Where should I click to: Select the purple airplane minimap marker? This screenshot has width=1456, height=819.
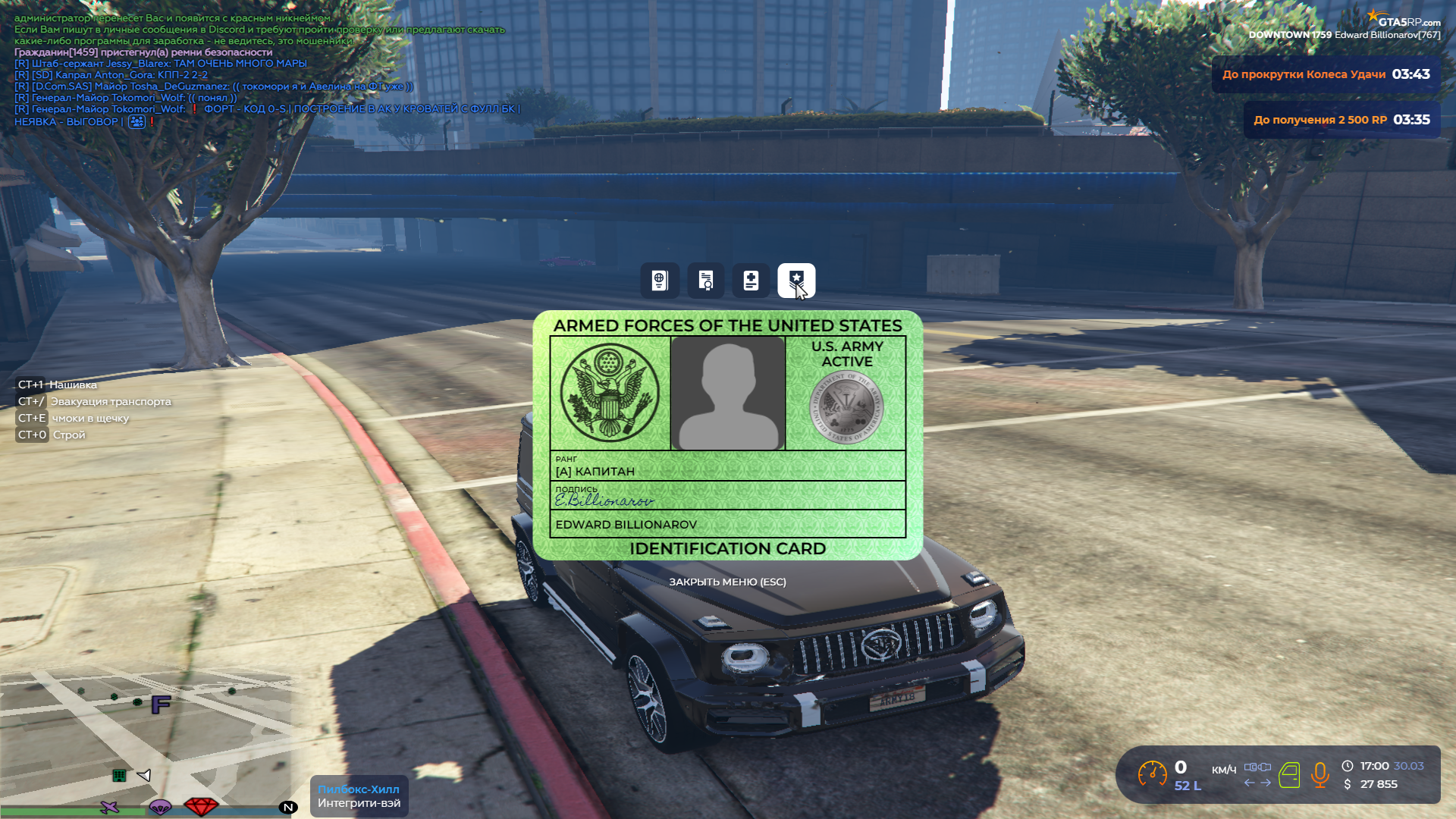click(110, 808)
